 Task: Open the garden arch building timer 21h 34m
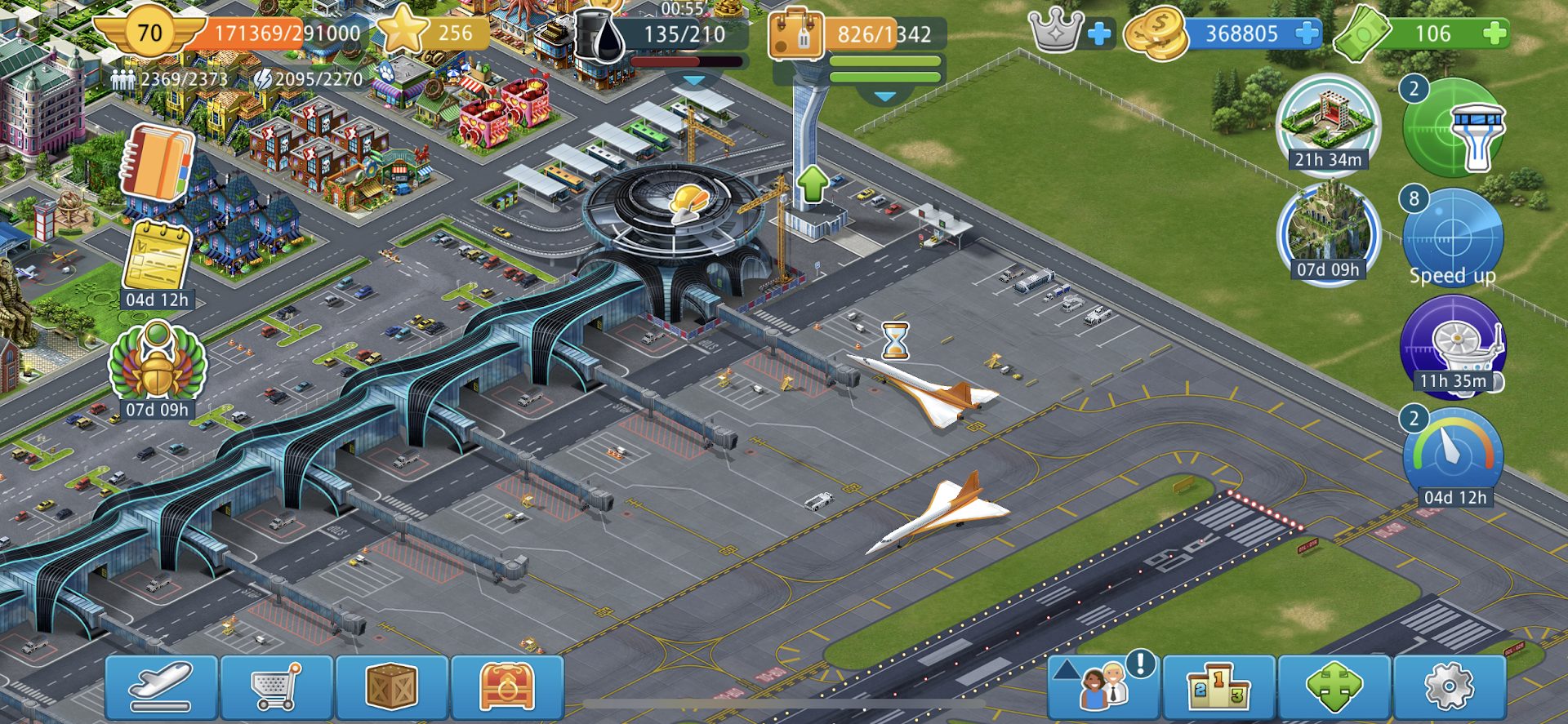click(1328, 122)
